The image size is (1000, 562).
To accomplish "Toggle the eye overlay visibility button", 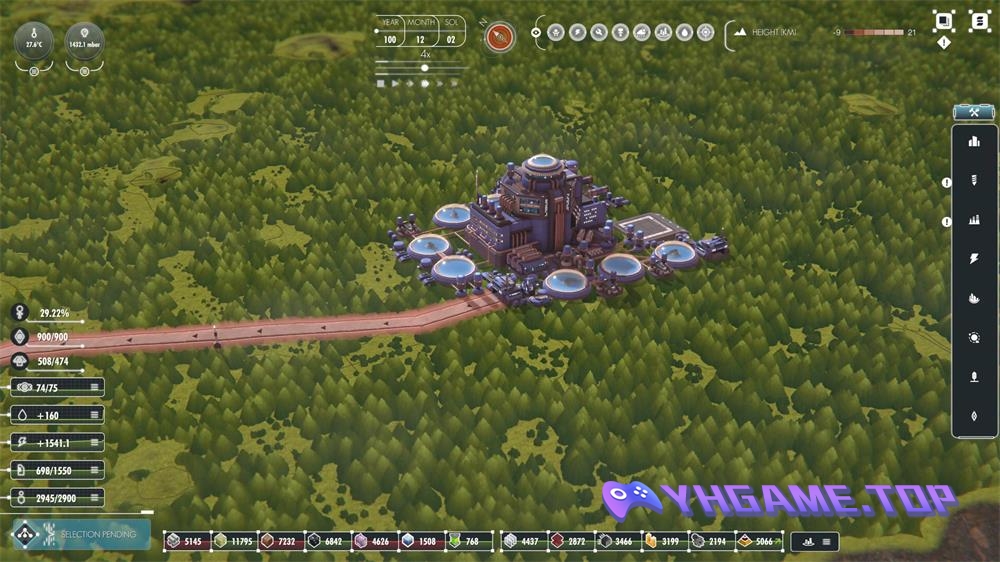I will (x=537, y=32).
